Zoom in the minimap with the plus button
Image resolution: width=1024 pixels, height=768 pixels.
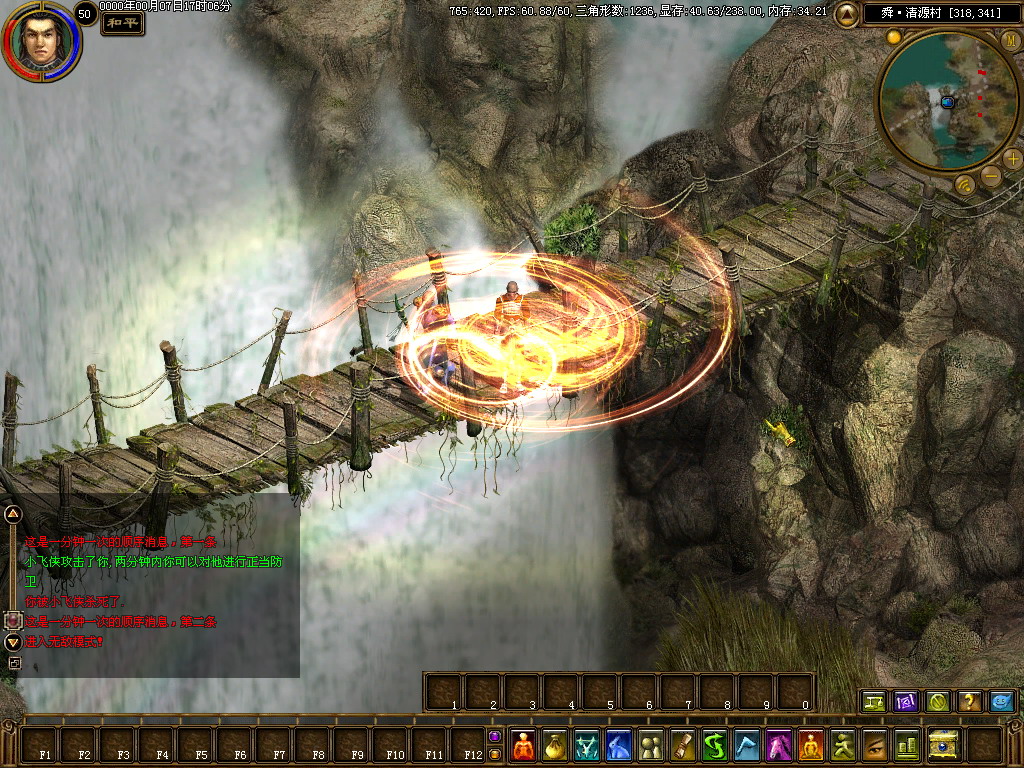(1012, 158)
